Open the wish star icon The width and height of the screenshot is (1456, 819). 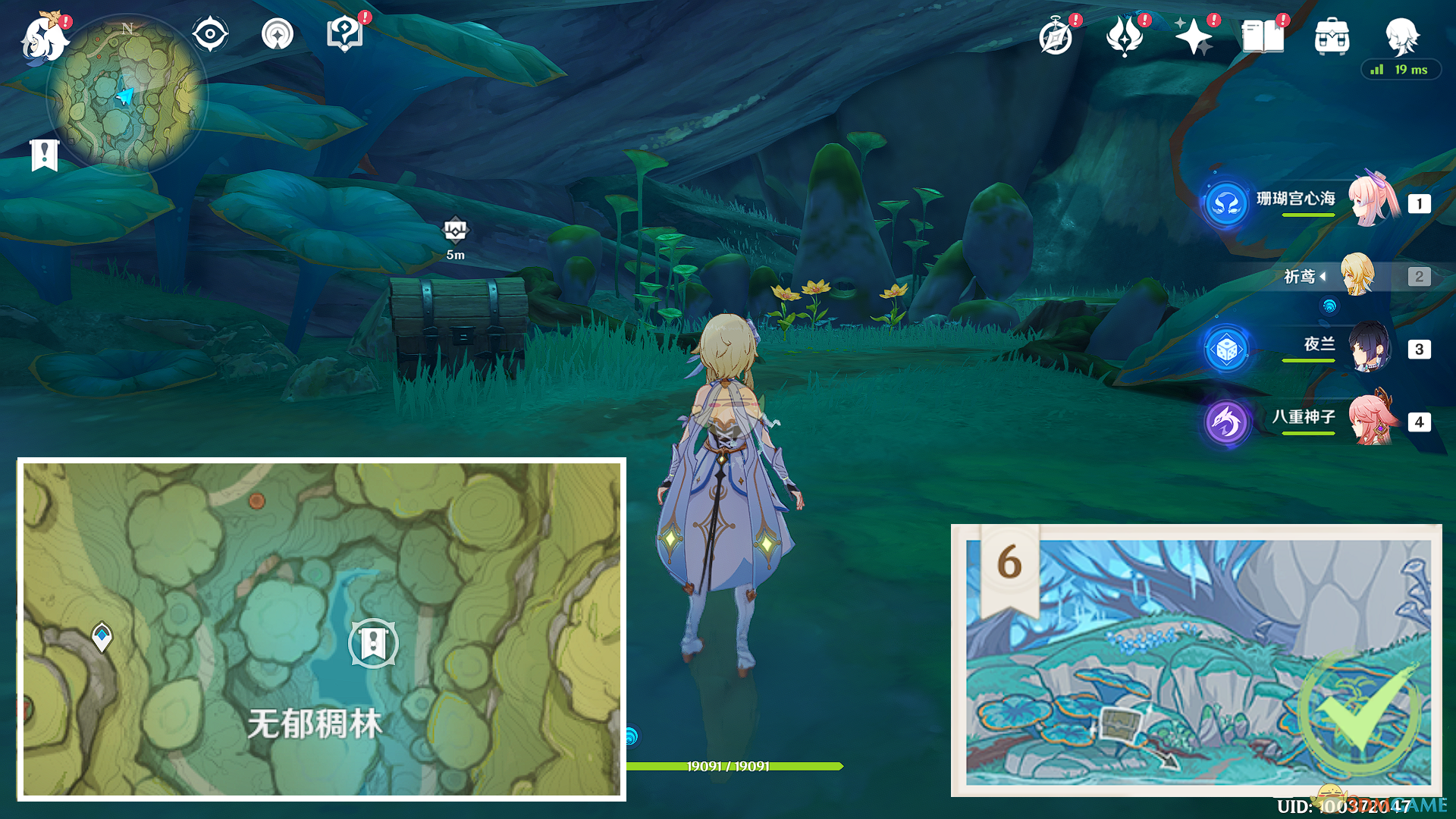point(1193,37)
